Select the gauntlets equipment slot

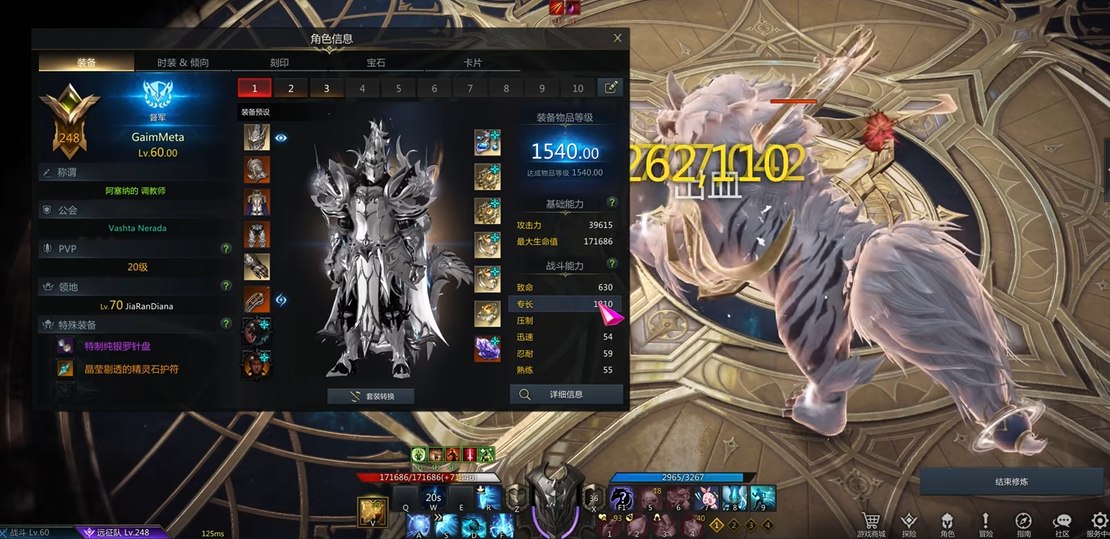coord(256,267)
